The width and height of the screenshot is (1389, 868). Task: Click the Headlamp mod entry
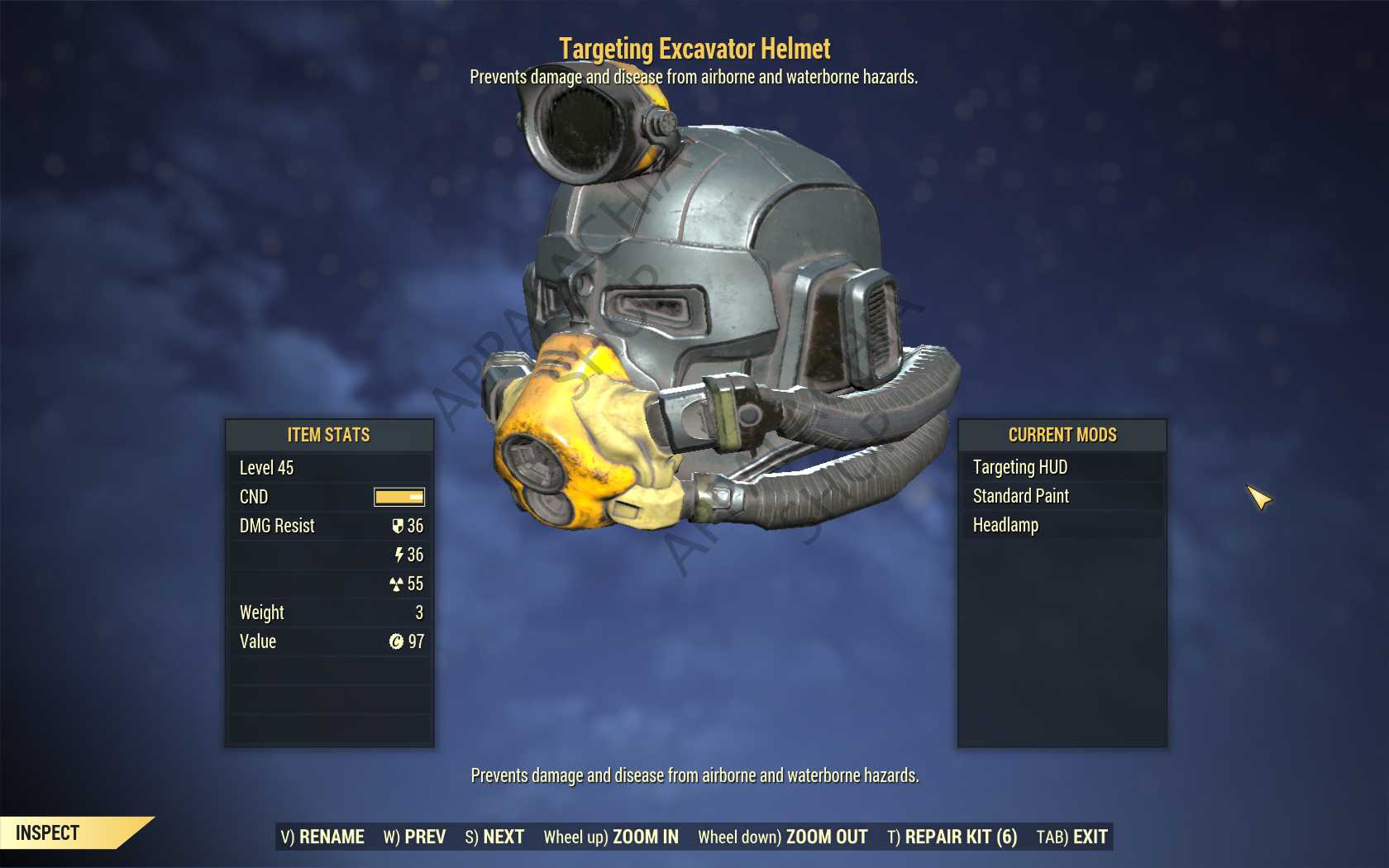[1005, 524]
